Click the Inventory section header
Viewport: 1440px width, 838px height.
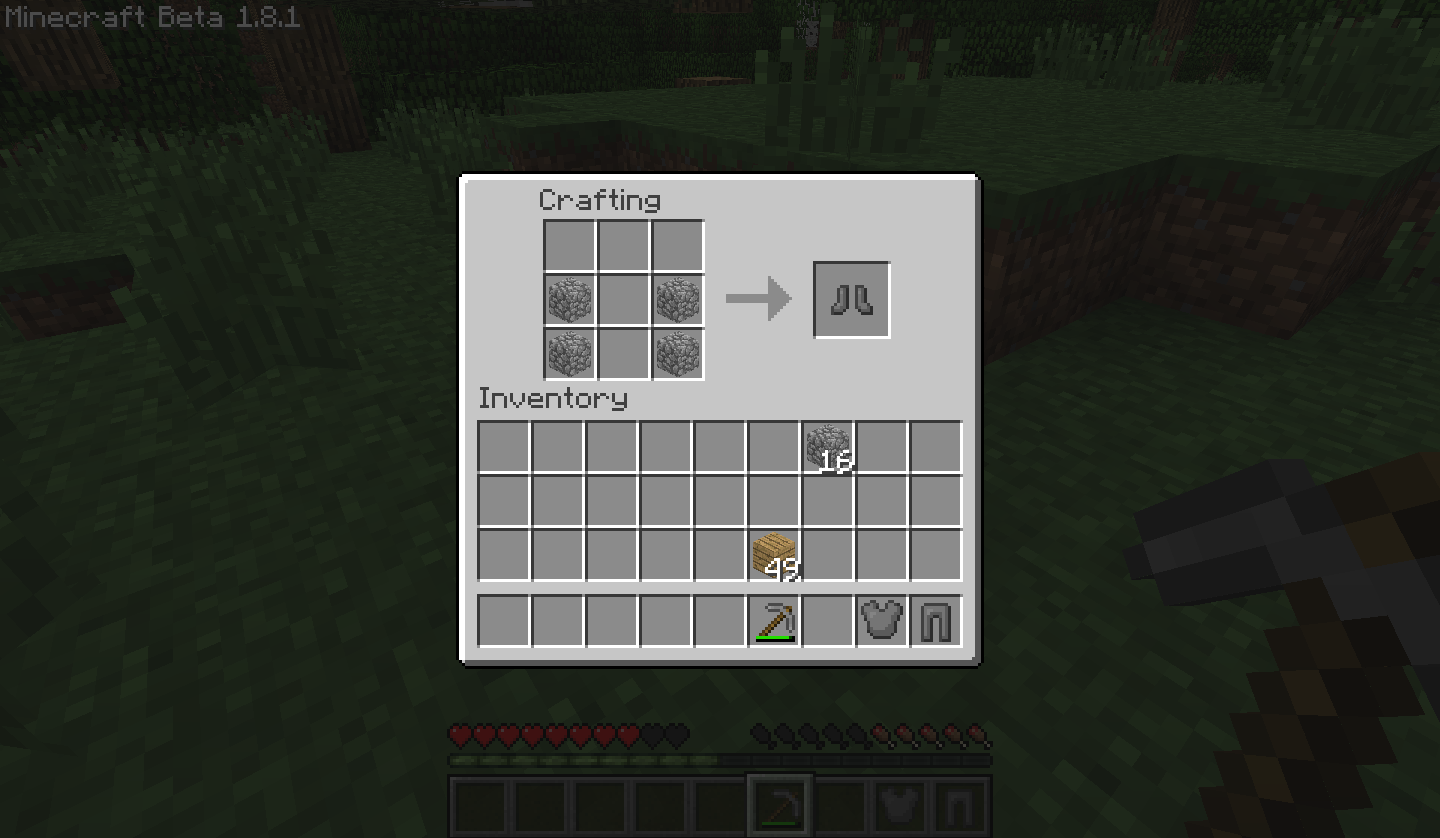click(553, 398)
